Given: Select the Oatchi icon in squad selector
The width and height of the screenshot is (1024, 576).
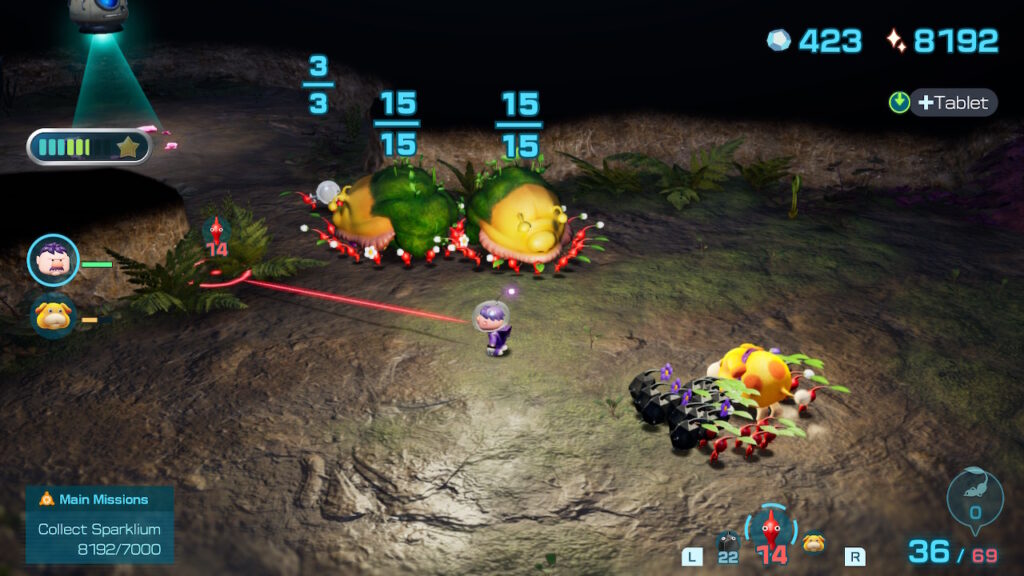Looking at the screenshot, I should 814,543.
